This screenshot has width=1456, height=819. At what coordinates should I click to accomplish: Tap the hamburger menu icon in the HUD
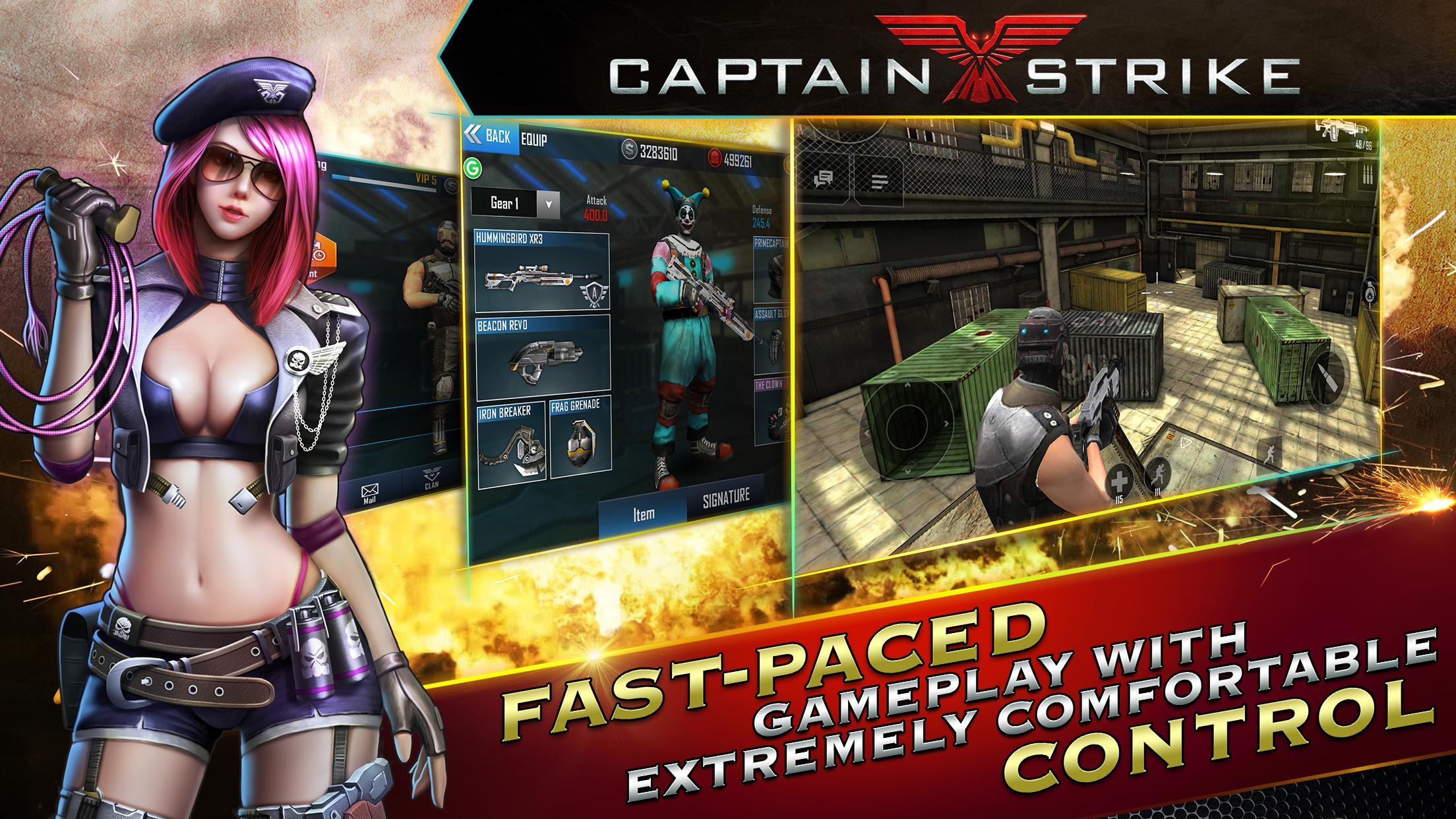pyautogui.click(x=880, y=180)
